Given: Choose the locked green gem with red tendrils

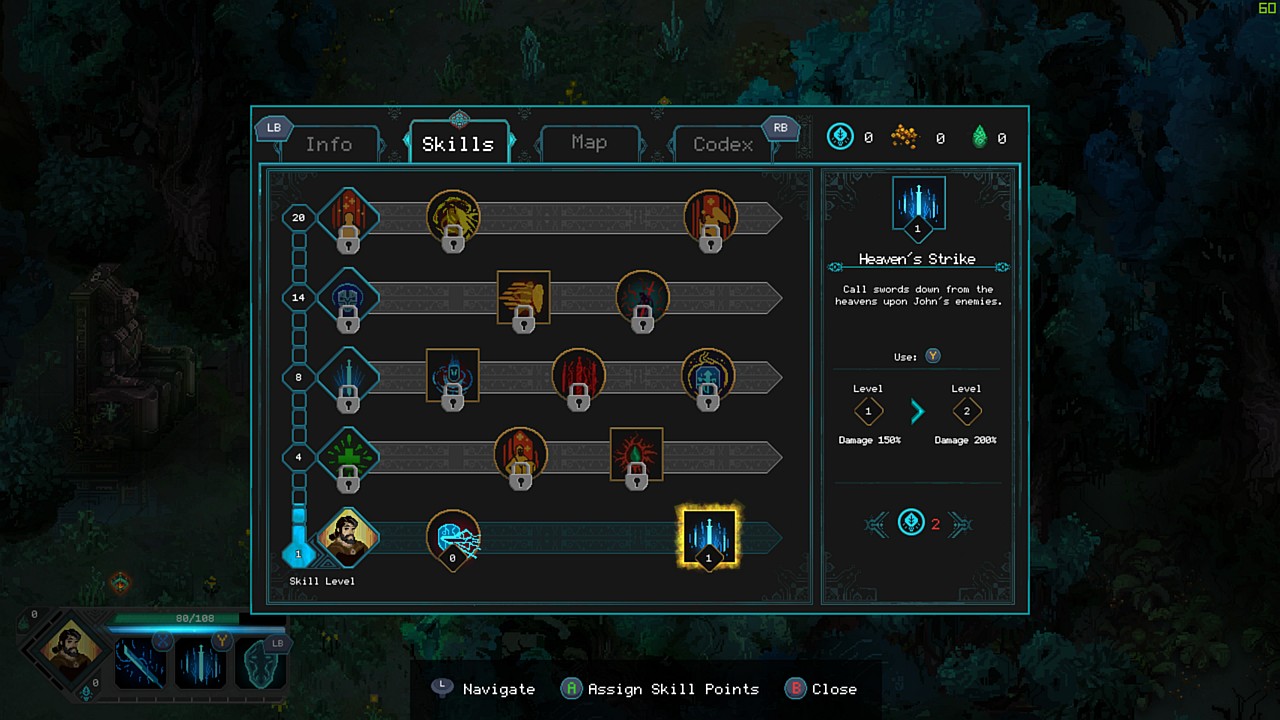Looking at the screenshot, I should coord(636,457).
